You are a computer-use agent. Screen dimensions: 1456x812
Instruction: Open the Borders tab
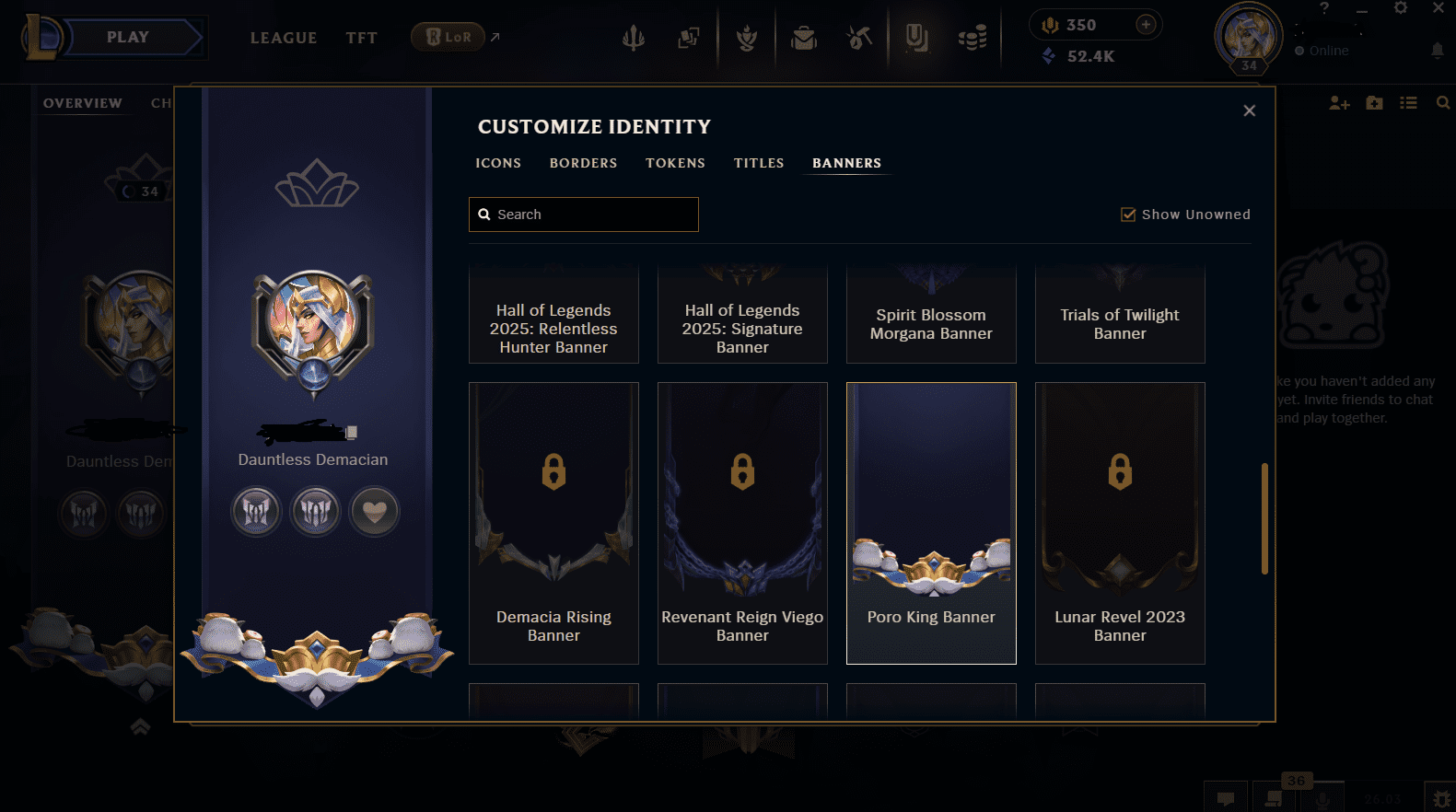pyautogui.click(x=583, y=163)
